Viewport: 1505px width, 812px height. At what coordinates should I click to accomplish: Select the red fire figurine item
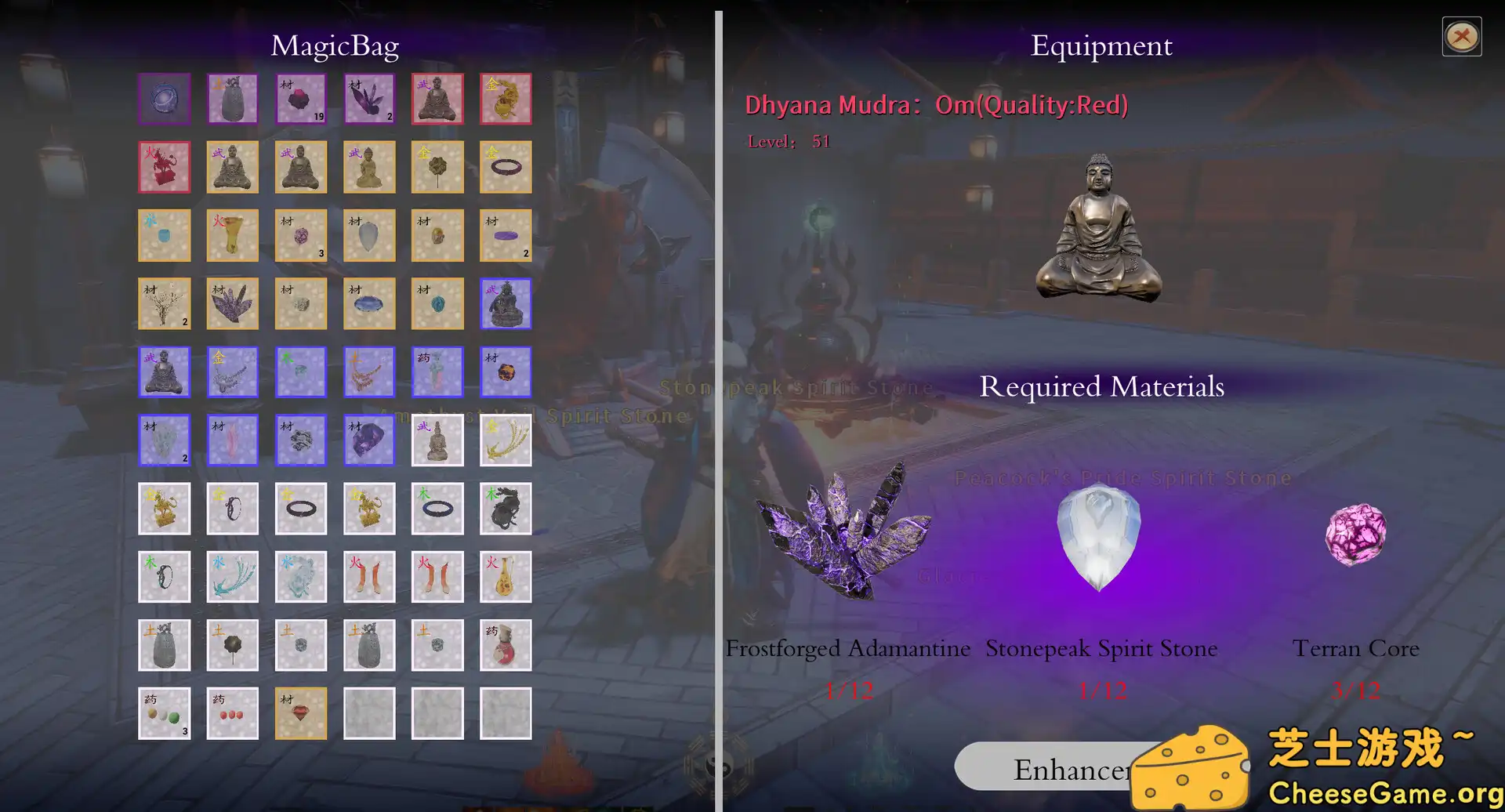[165, 167]
